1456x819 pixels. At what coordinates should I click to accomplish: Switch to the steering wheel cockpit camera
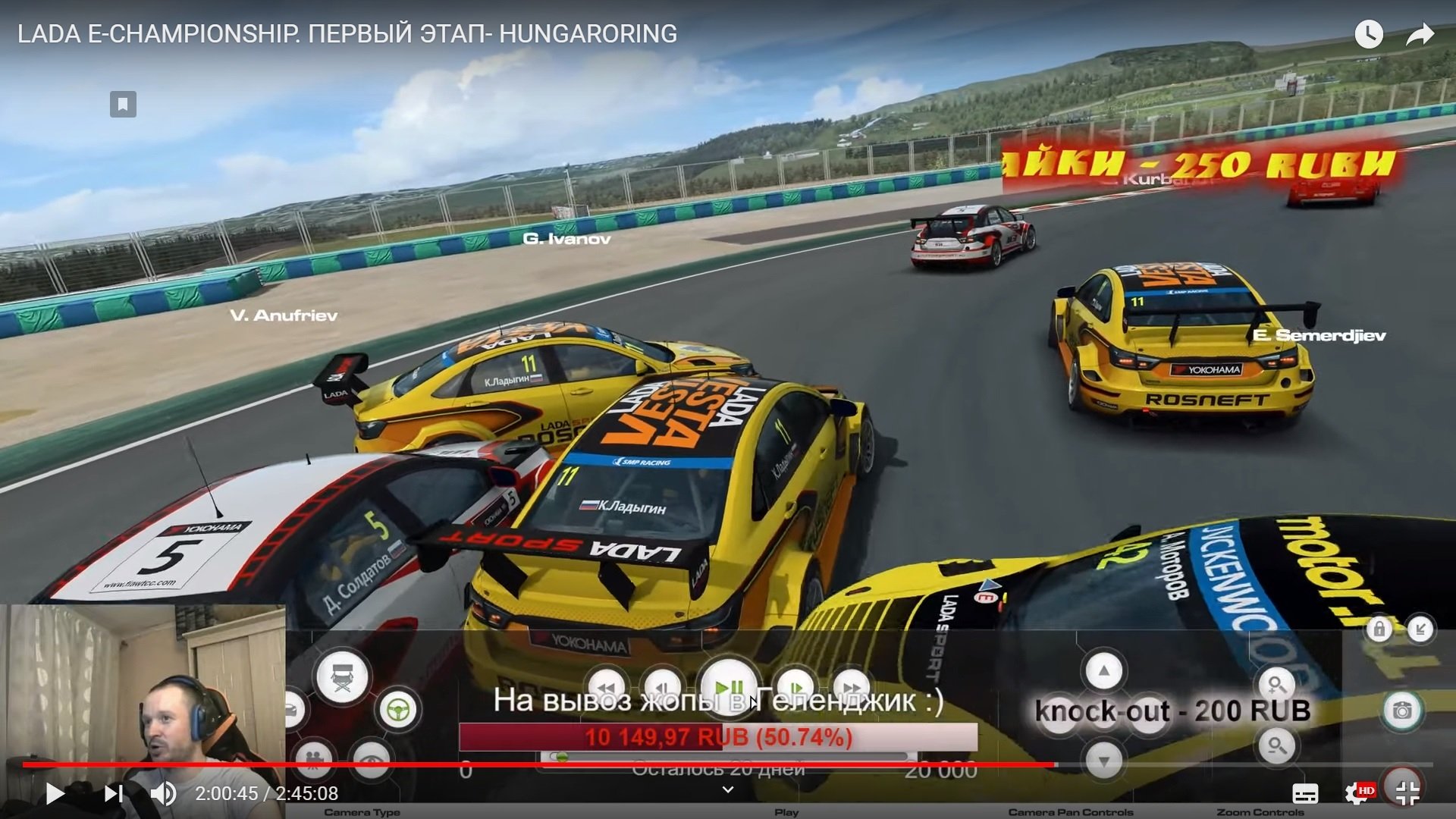(x=398, y=710)
